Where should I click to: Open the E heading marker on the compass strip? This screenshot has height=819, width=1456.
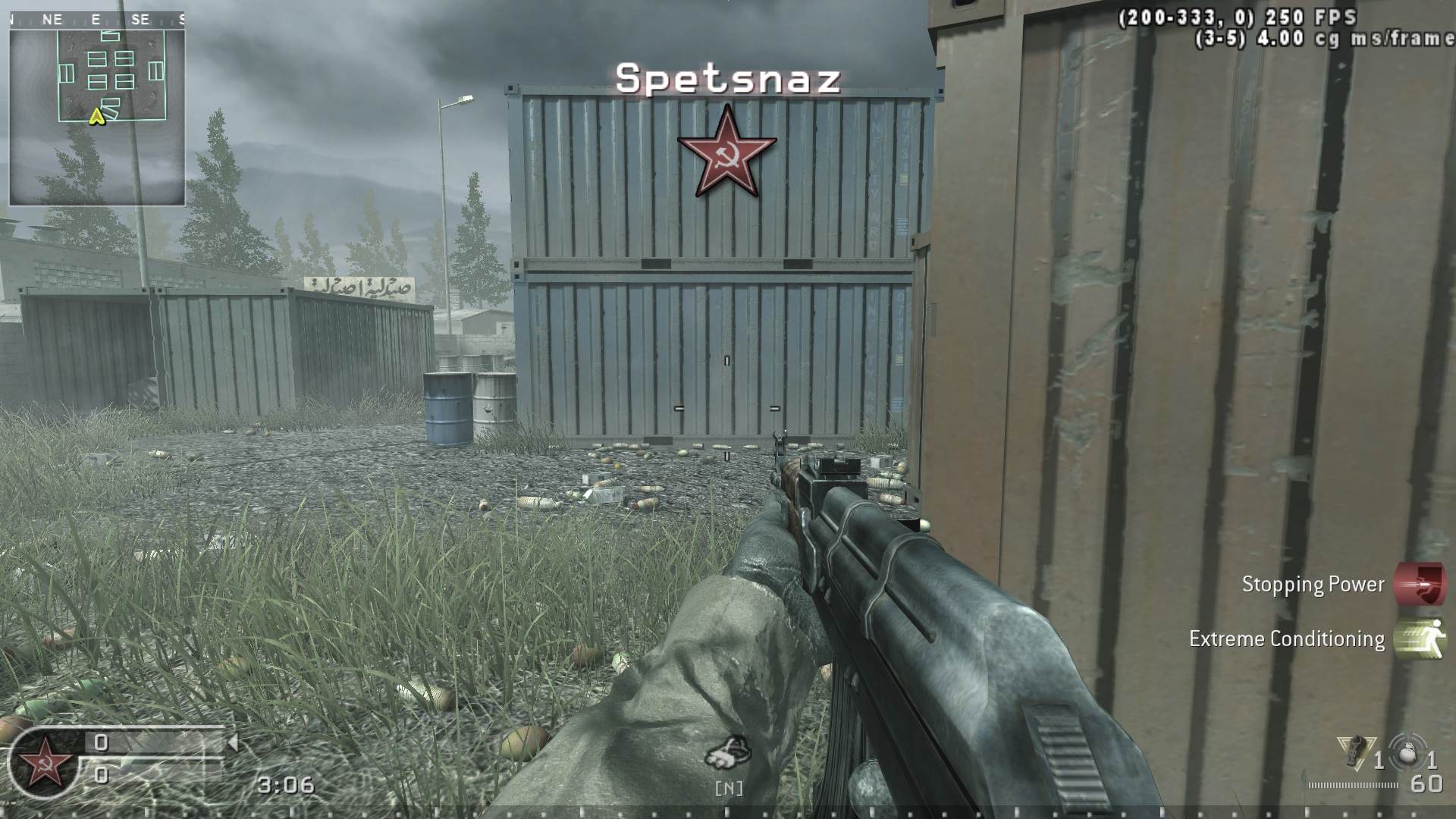[95, 19]
